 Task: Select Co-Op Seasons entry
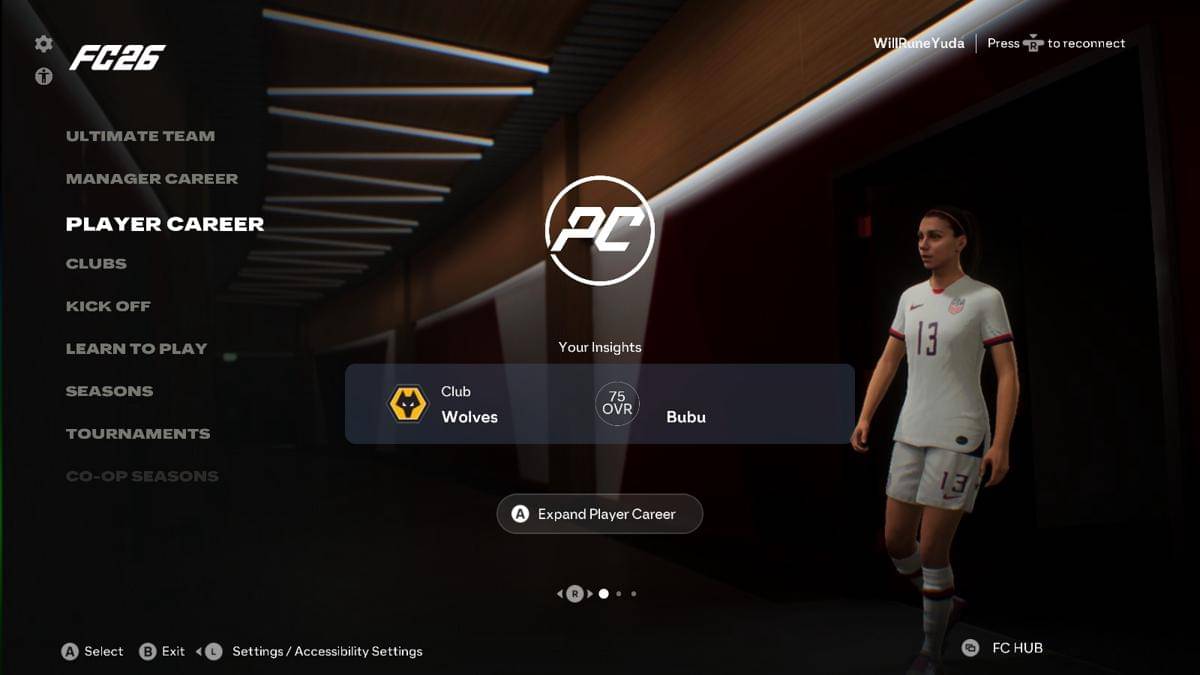tap(142, 476)
